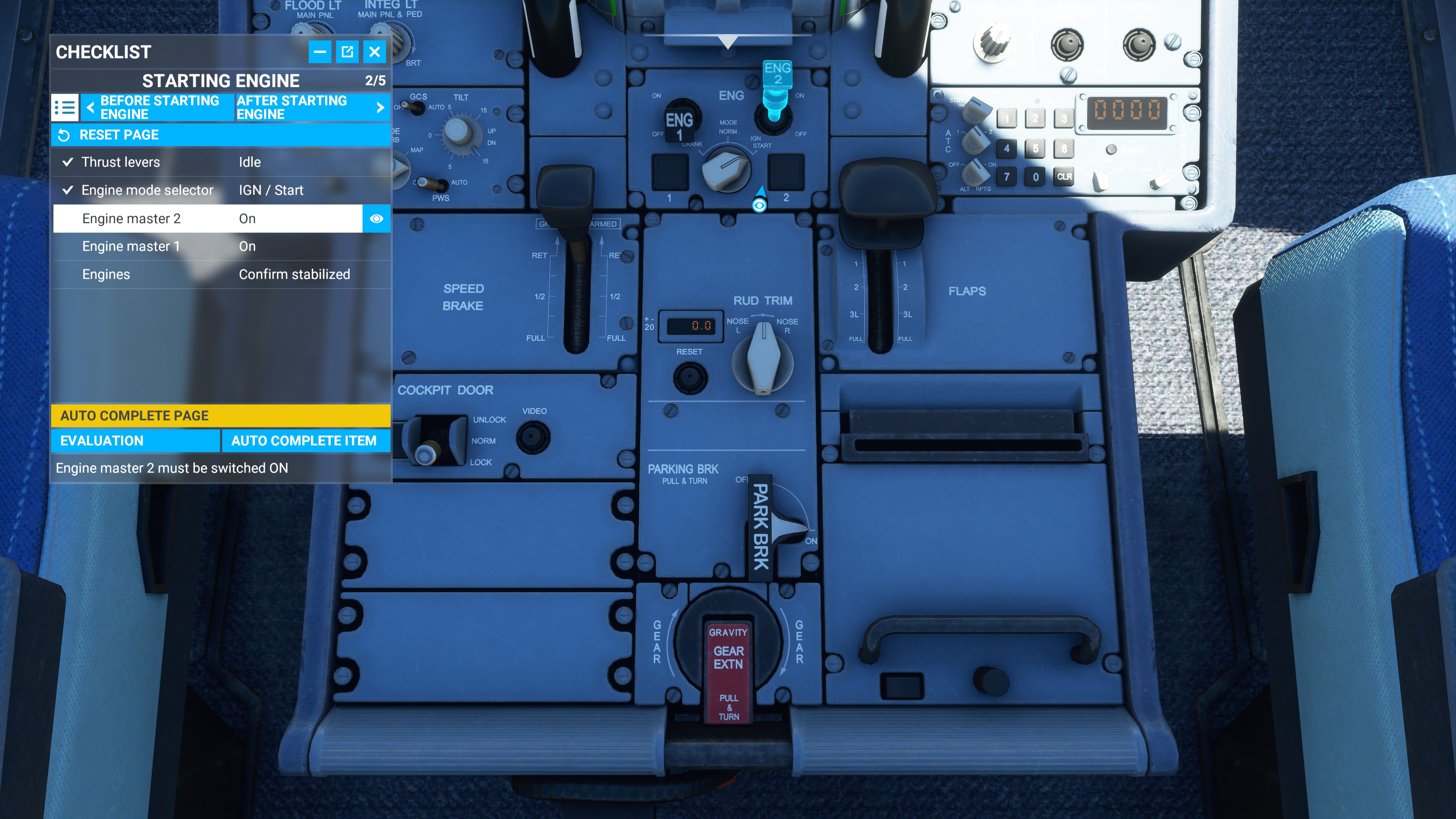Open the checklist index list icon
This screenshot has width=1456, height=819.
tap(65, 107)
